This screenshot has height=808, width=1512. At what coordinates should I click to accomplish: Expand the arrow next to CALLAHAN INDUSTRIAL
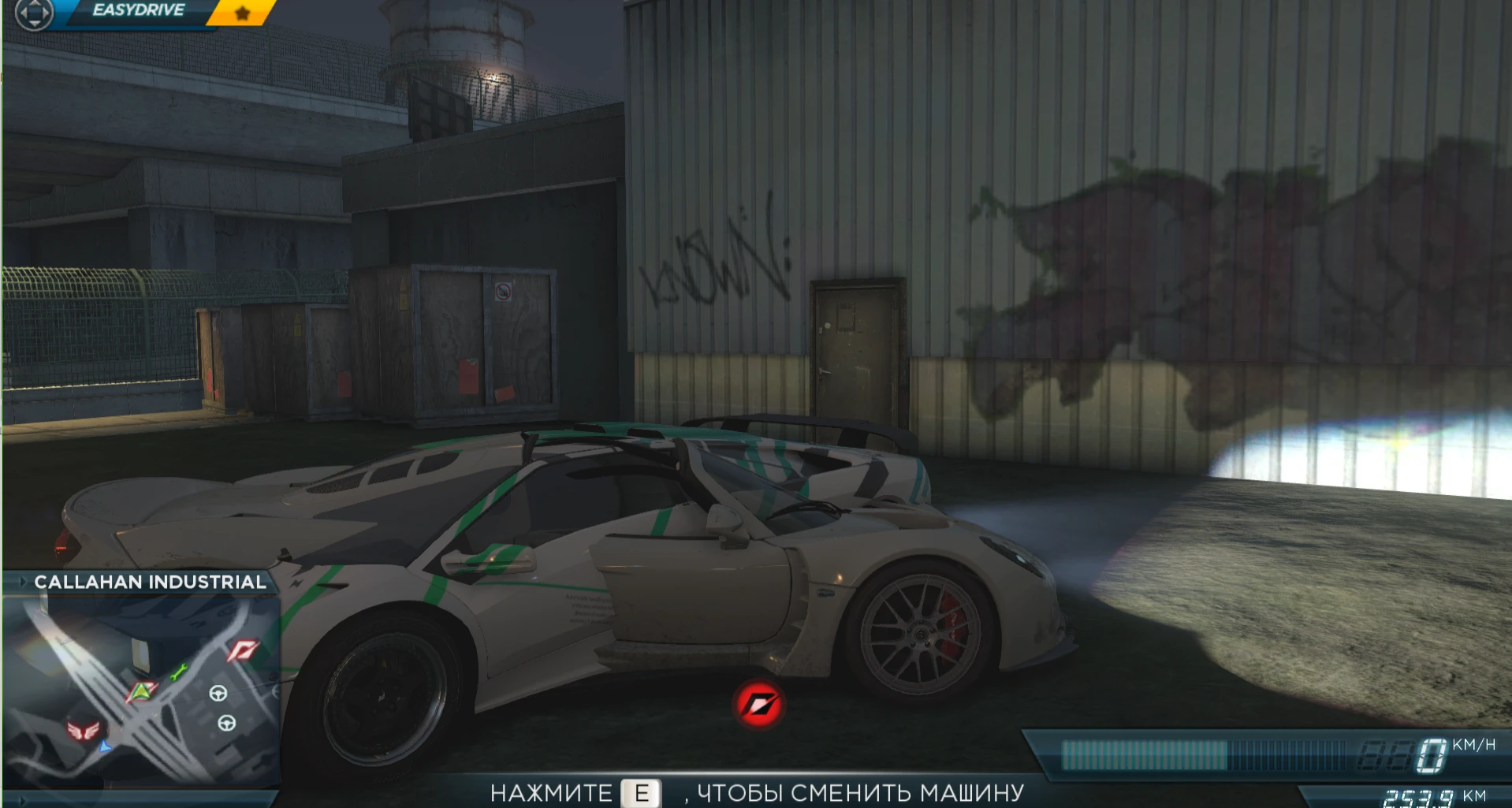point(21,582)
